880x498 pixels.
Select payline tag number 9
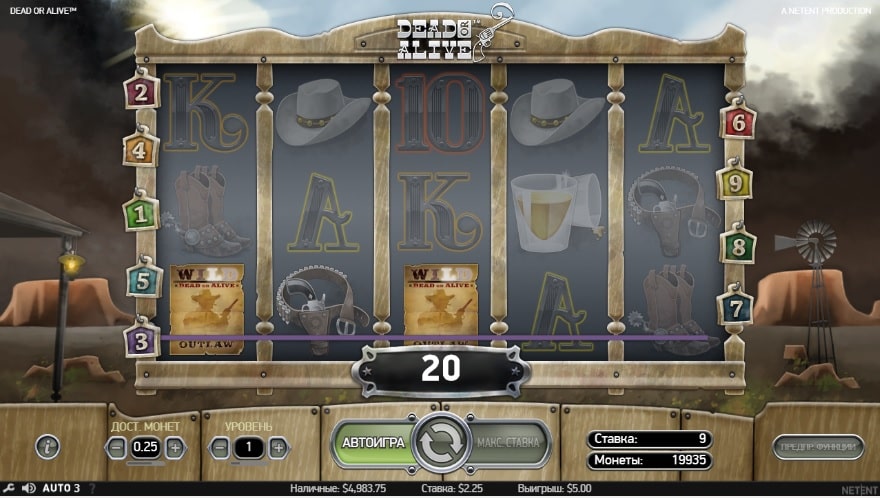click(735, 183)
